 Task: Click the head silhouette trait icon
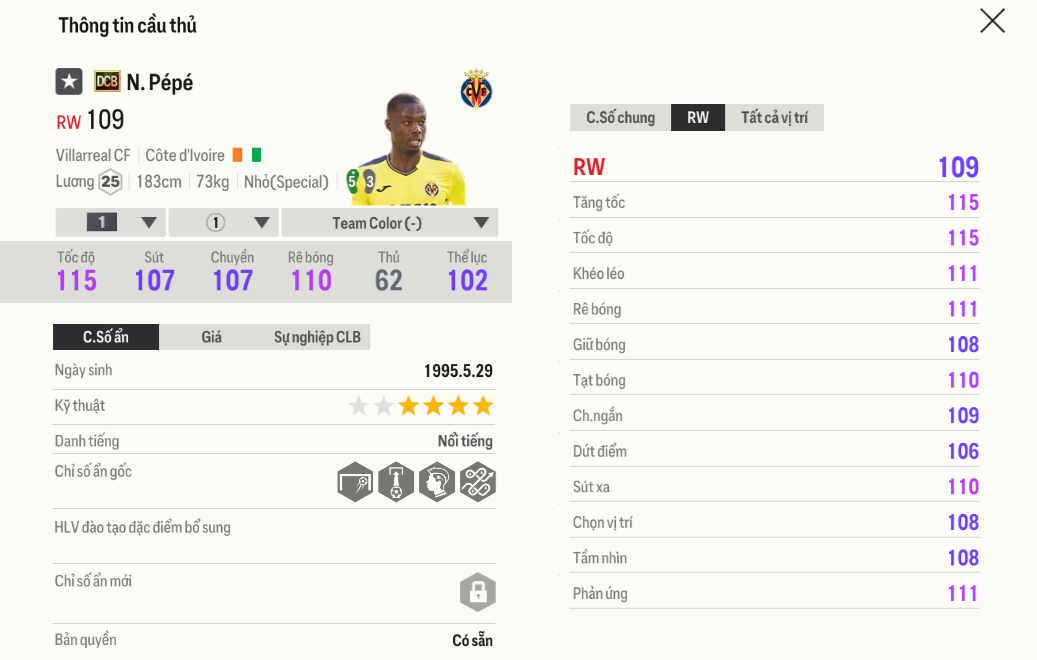(437, 482)
